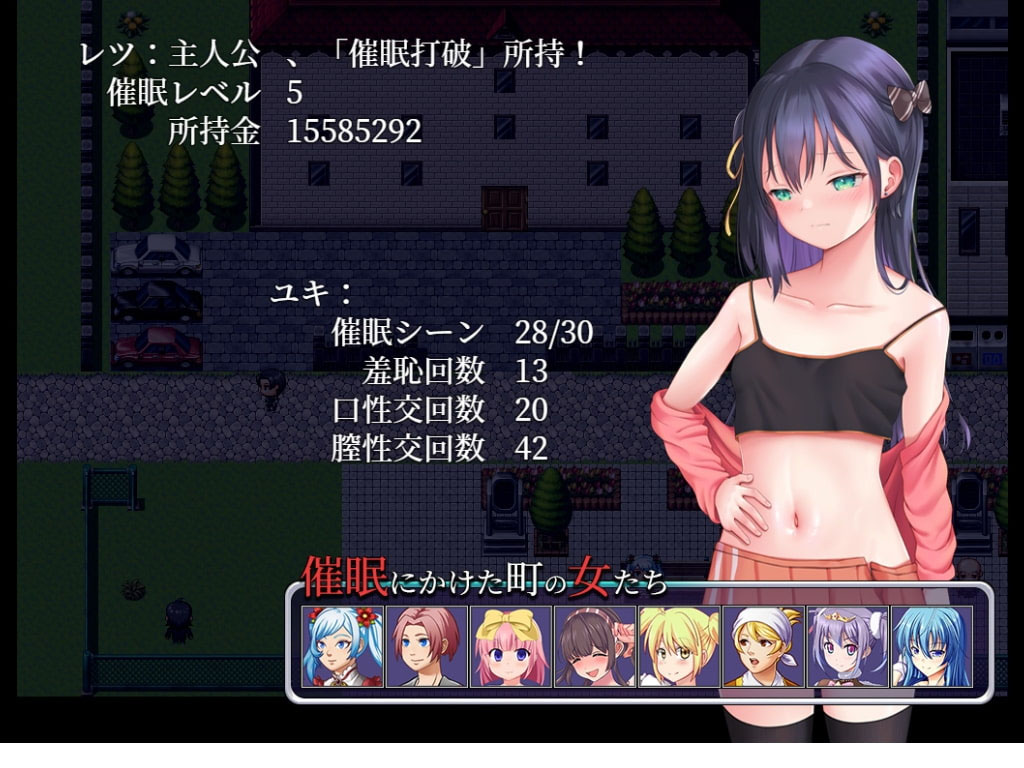Choose the short reddish-brown haired portrait

426,646
